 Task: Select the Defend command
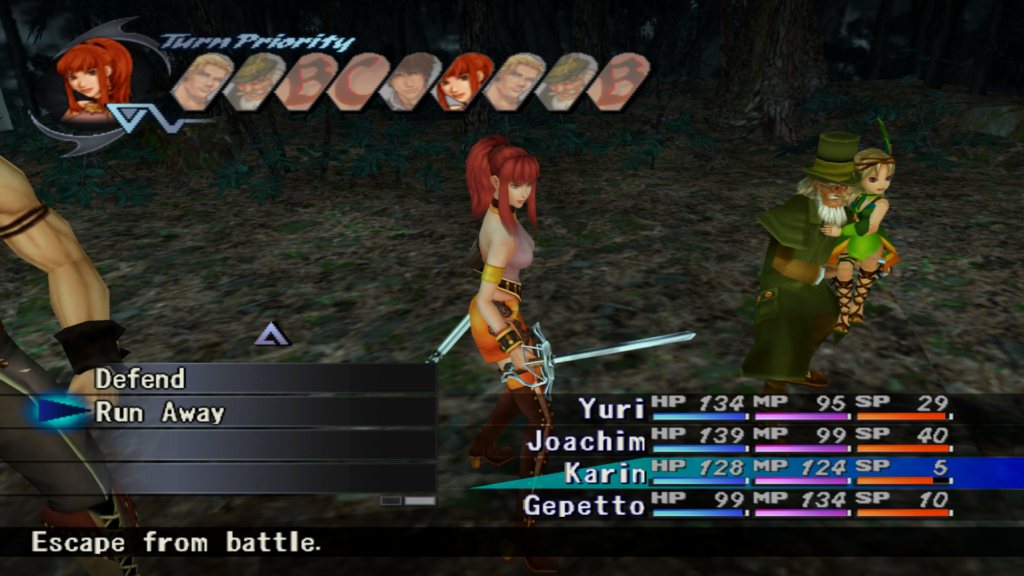[140, 379]
